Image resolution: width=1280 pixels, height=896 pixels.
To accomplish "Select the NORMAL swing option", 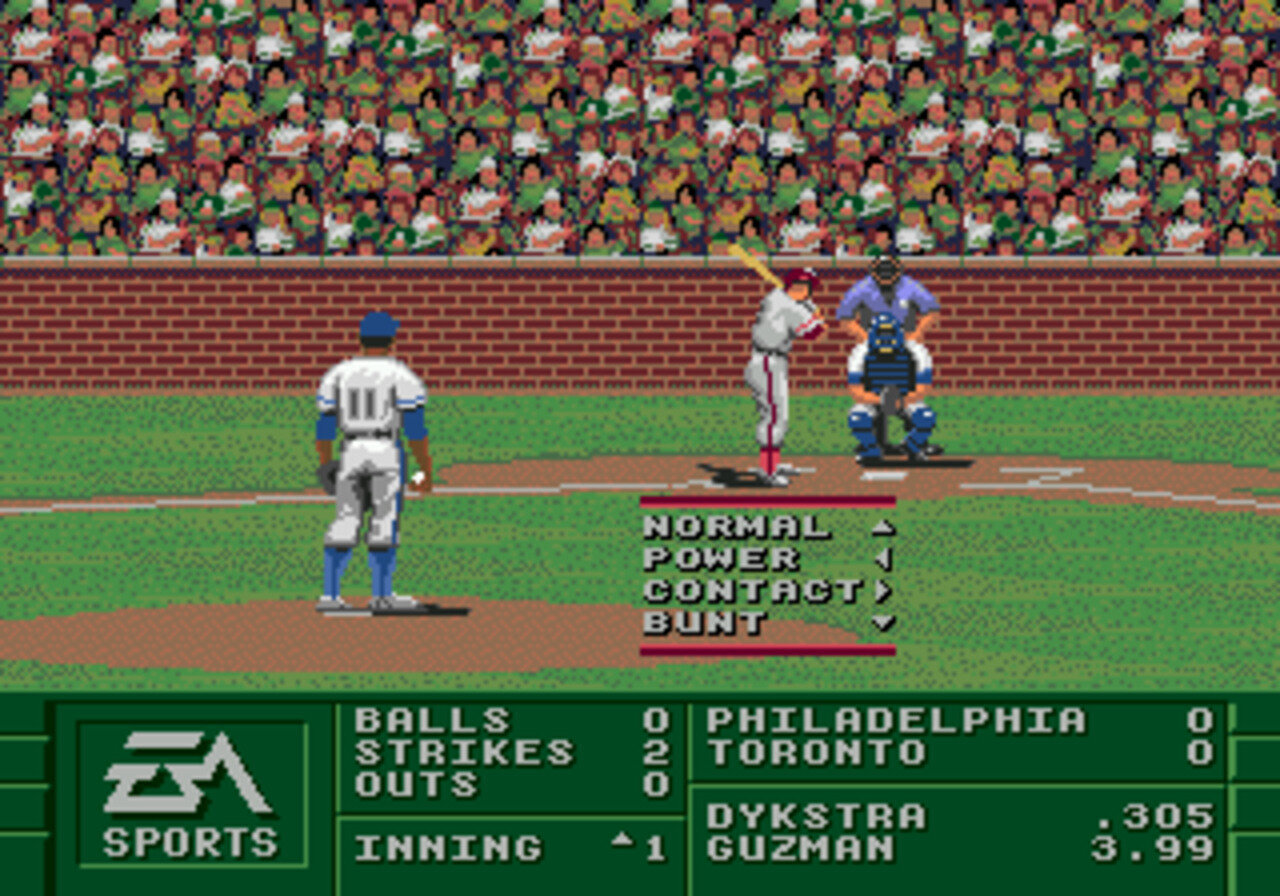I will point(737,527).
